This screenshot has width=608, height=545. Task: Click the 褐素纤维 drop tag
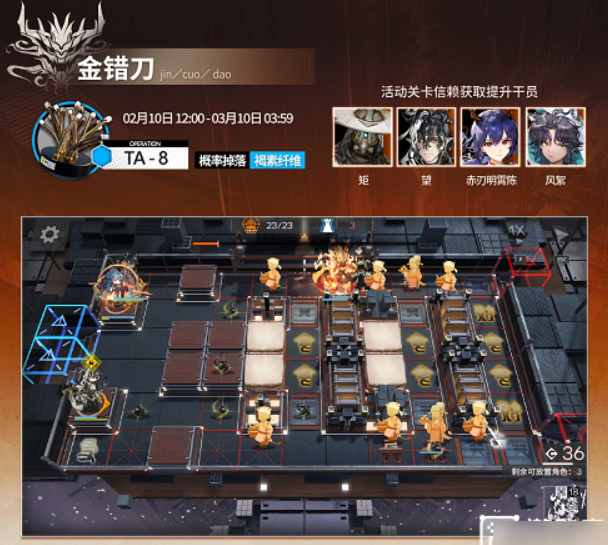click(277, 160)
